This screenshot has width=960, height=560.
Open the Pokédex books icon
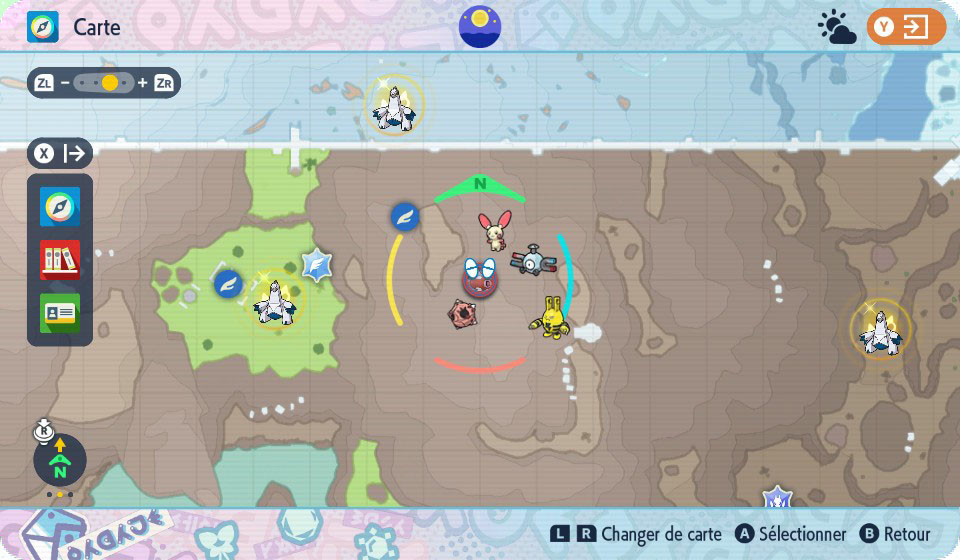tap(60, 259)
